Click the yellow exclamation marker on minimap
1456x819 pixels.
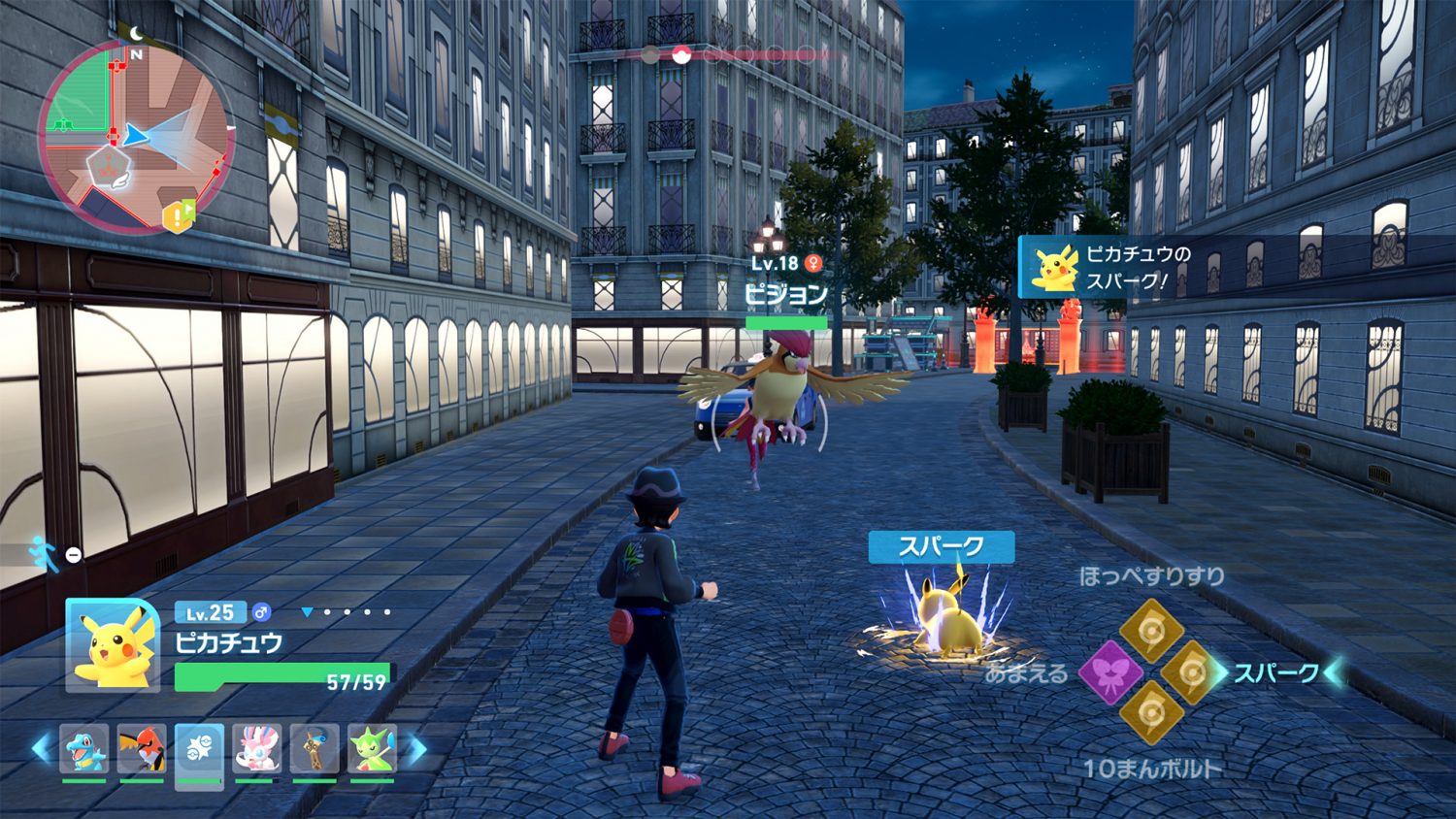179,215
